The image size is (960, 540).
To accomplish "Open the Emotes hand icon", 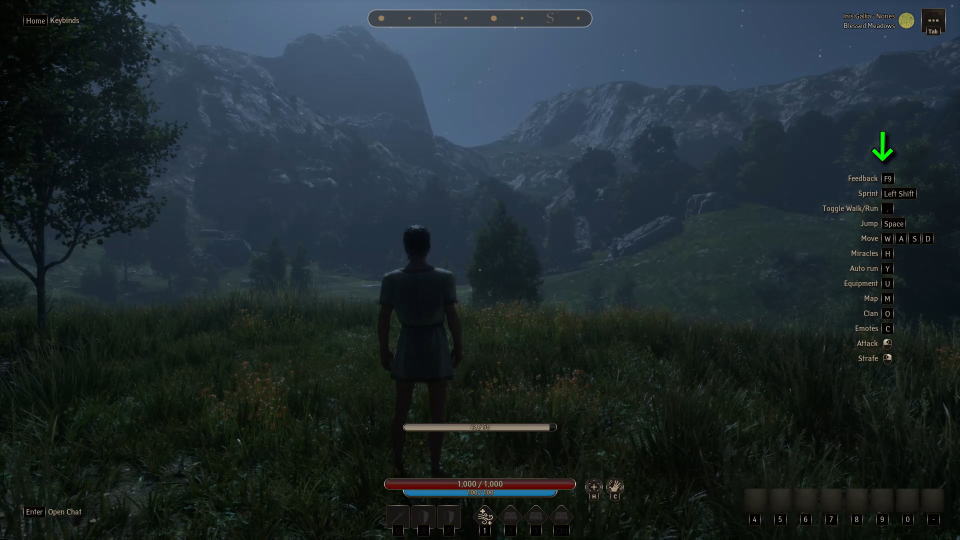I will pyautogui.click(x=615, y=486).
